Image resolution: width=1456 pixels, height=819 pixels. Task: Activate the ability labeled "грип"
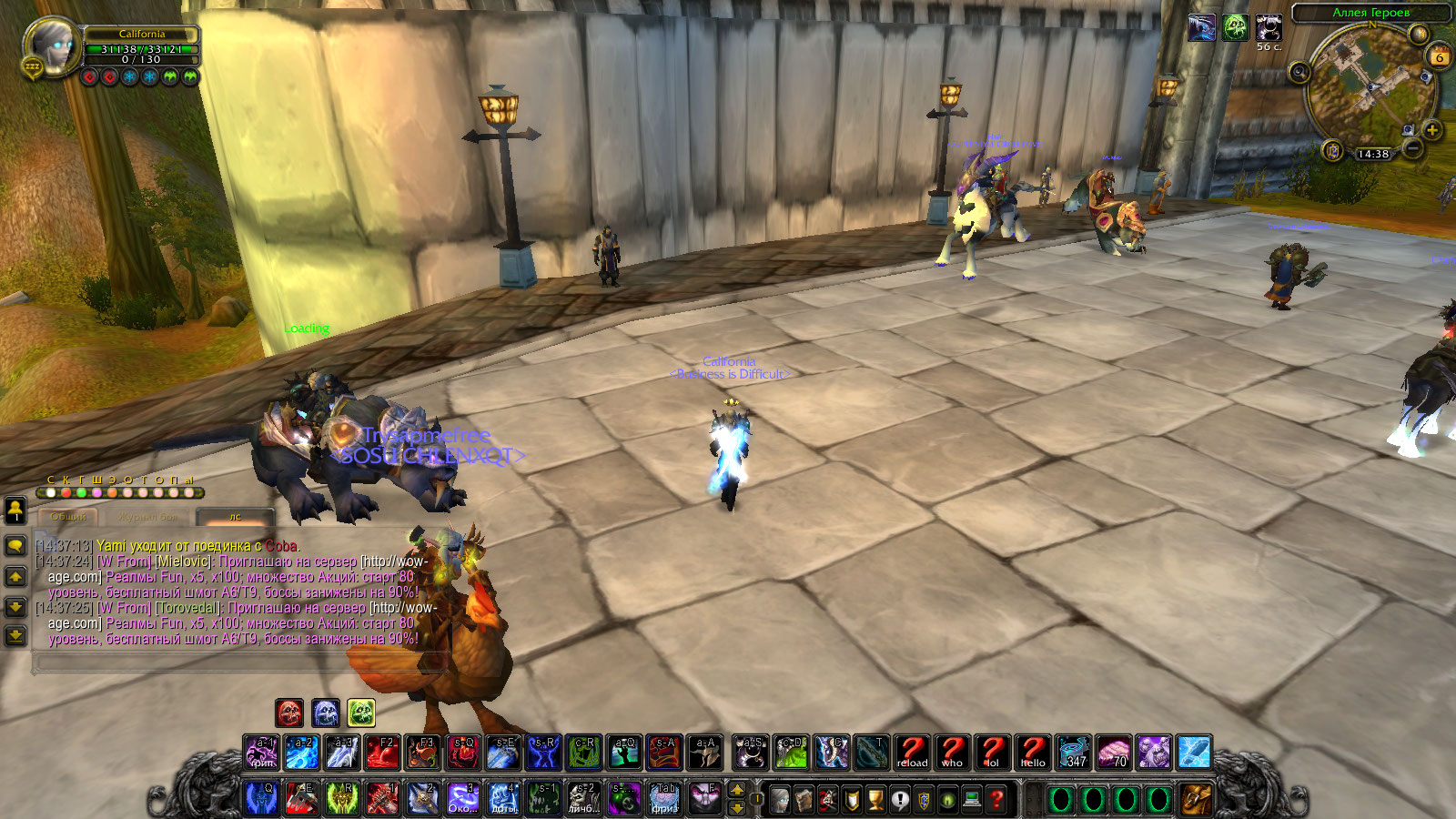tap(261, 753)
